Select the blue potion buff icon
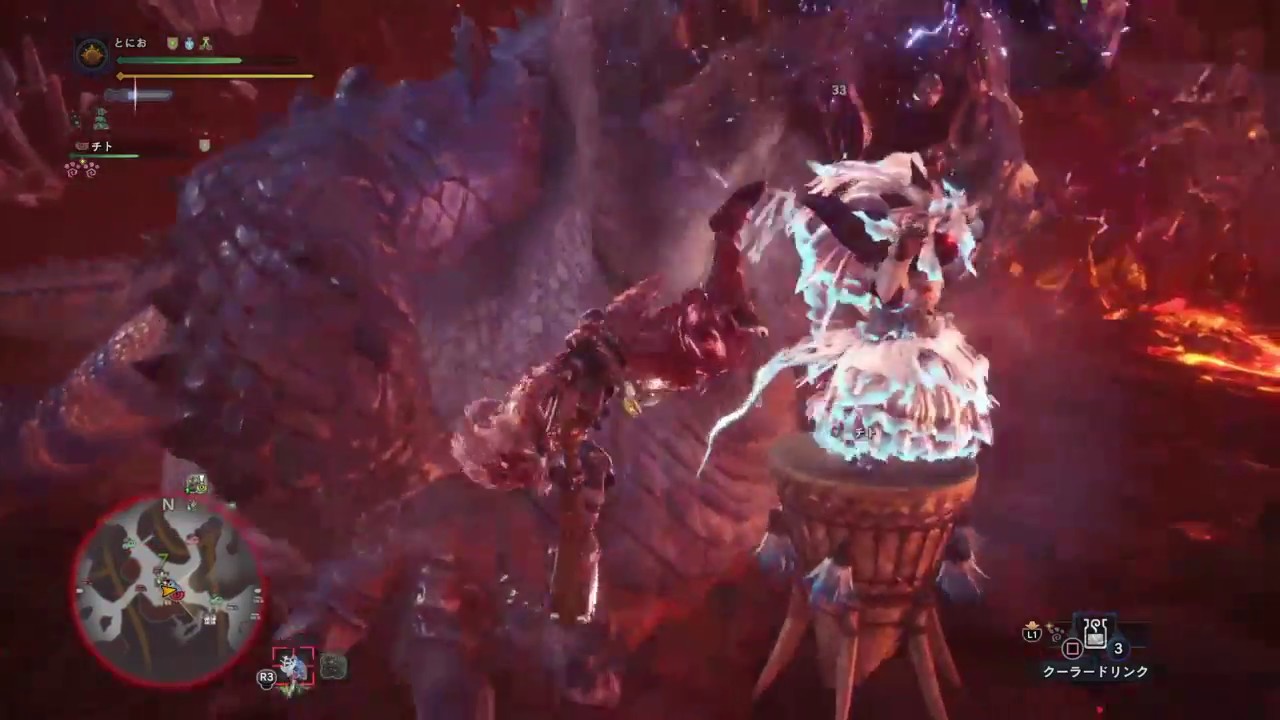Image resolution: width=1280 pixels, height=720 pixels. (x=189, y=44)
